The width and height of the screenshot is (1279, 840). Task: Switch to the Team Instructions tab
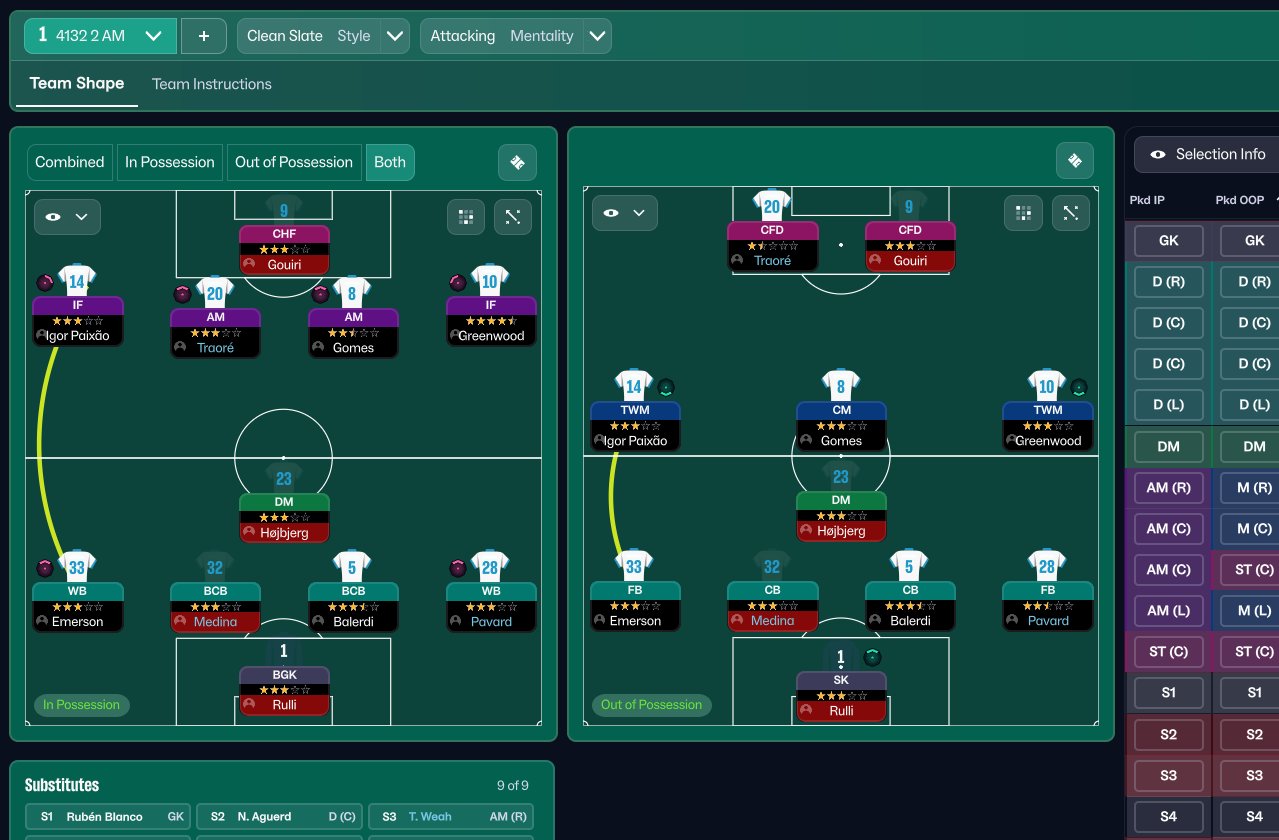coord(212,84)
